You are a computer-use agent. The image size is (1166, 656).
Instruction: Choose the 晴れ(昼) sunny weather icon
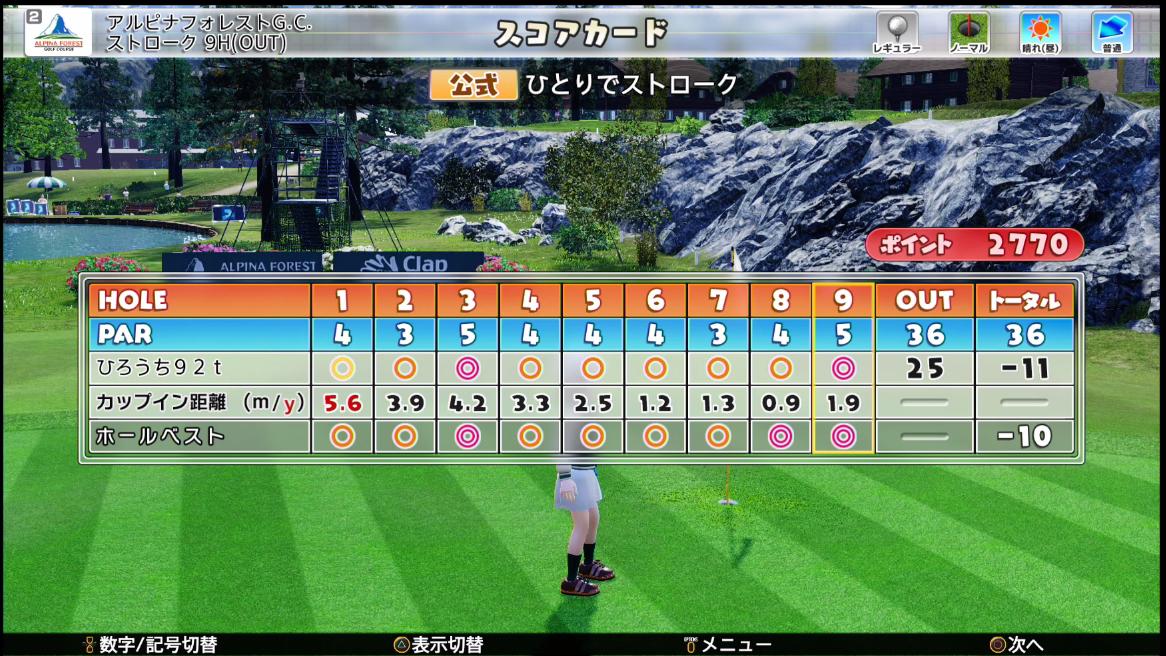(1040, 32)
